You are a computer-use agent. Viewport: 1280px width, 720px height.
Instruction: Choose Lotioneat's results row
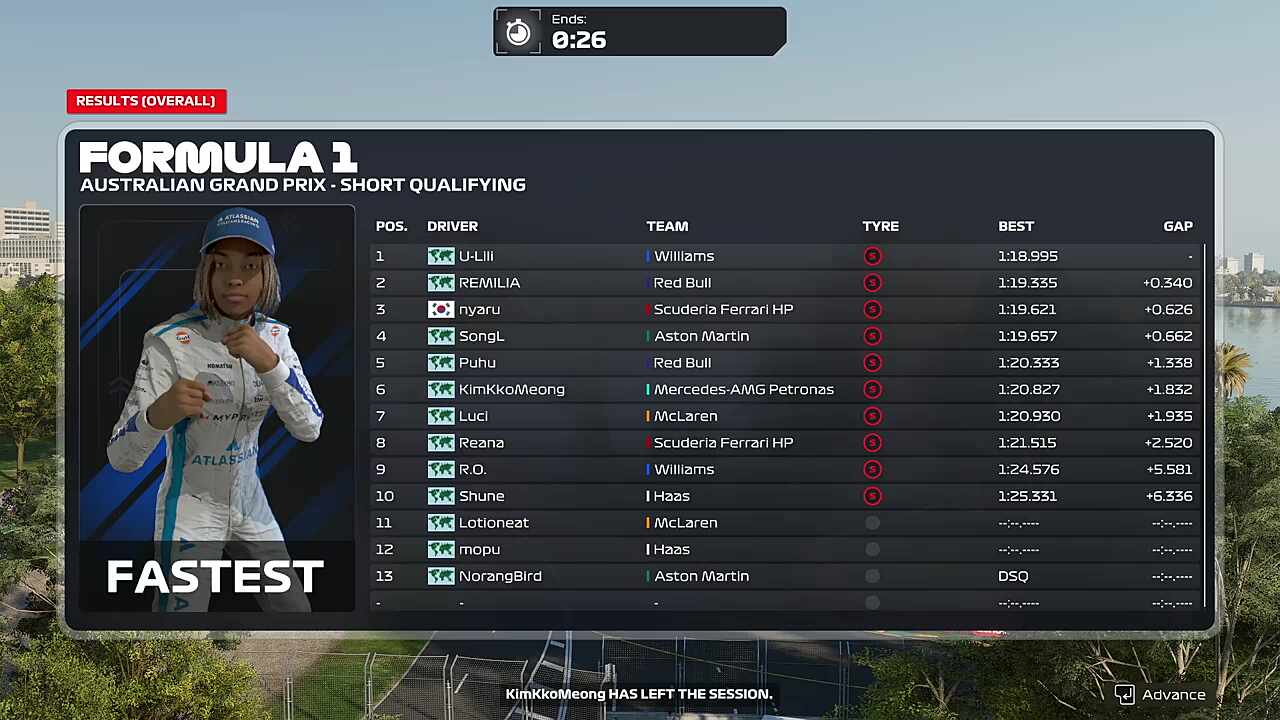point(785,523)
